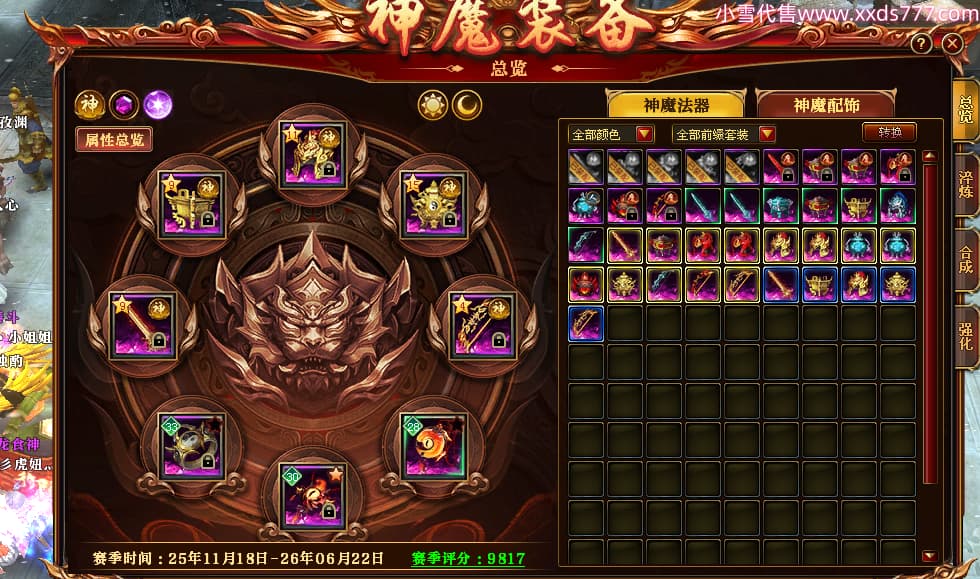Select the crescent moon icon toggle
This screenshot has height=579, width=980.
[x=467, y=104]
